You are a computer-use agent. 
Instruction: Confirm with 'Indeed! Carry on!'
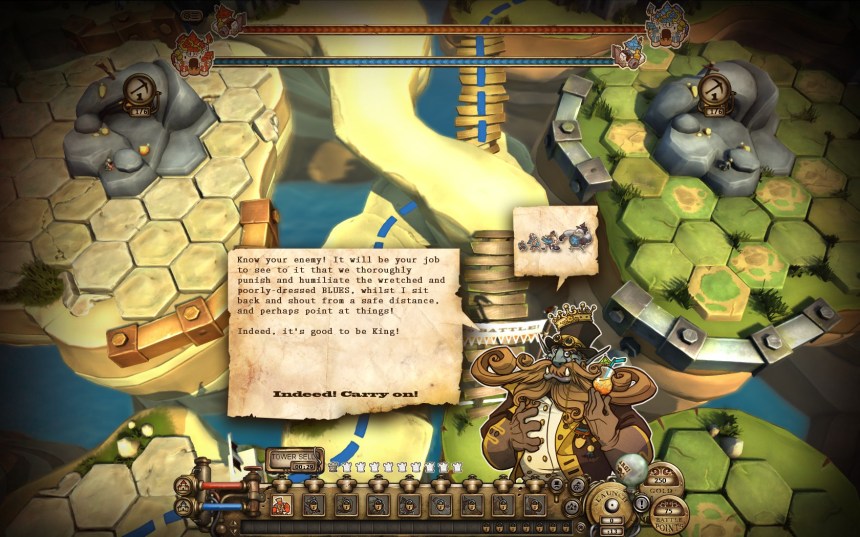coord(345,394)
